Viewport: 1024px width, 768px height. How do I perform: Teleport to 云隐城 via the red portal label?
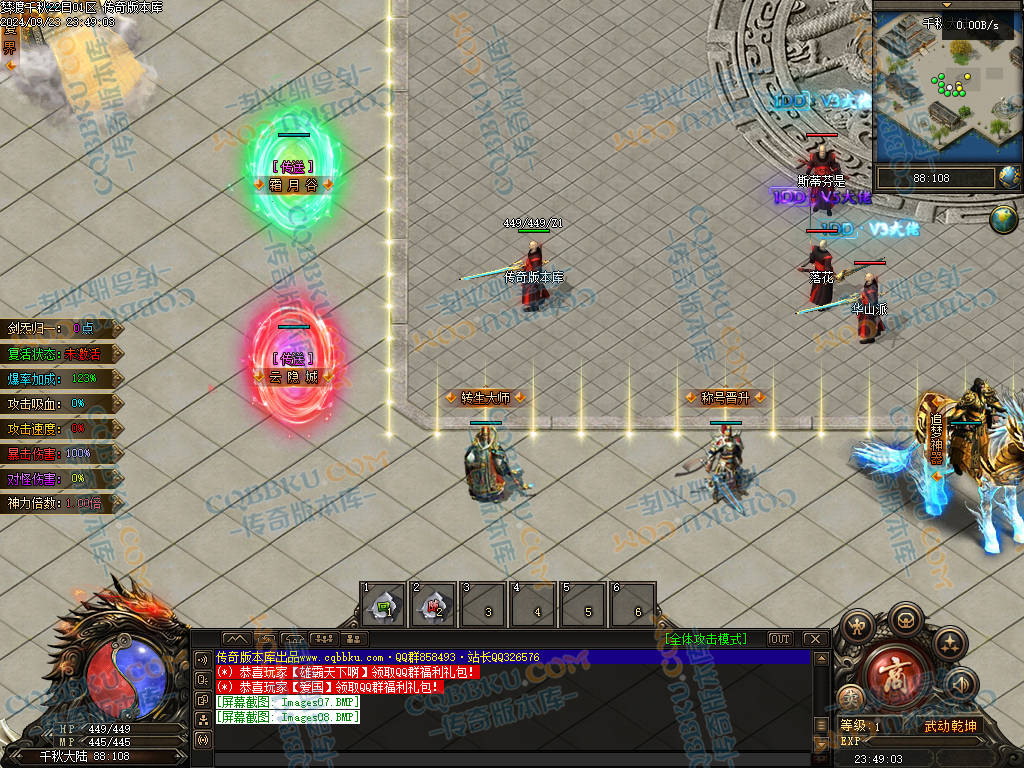click(293, 377)
